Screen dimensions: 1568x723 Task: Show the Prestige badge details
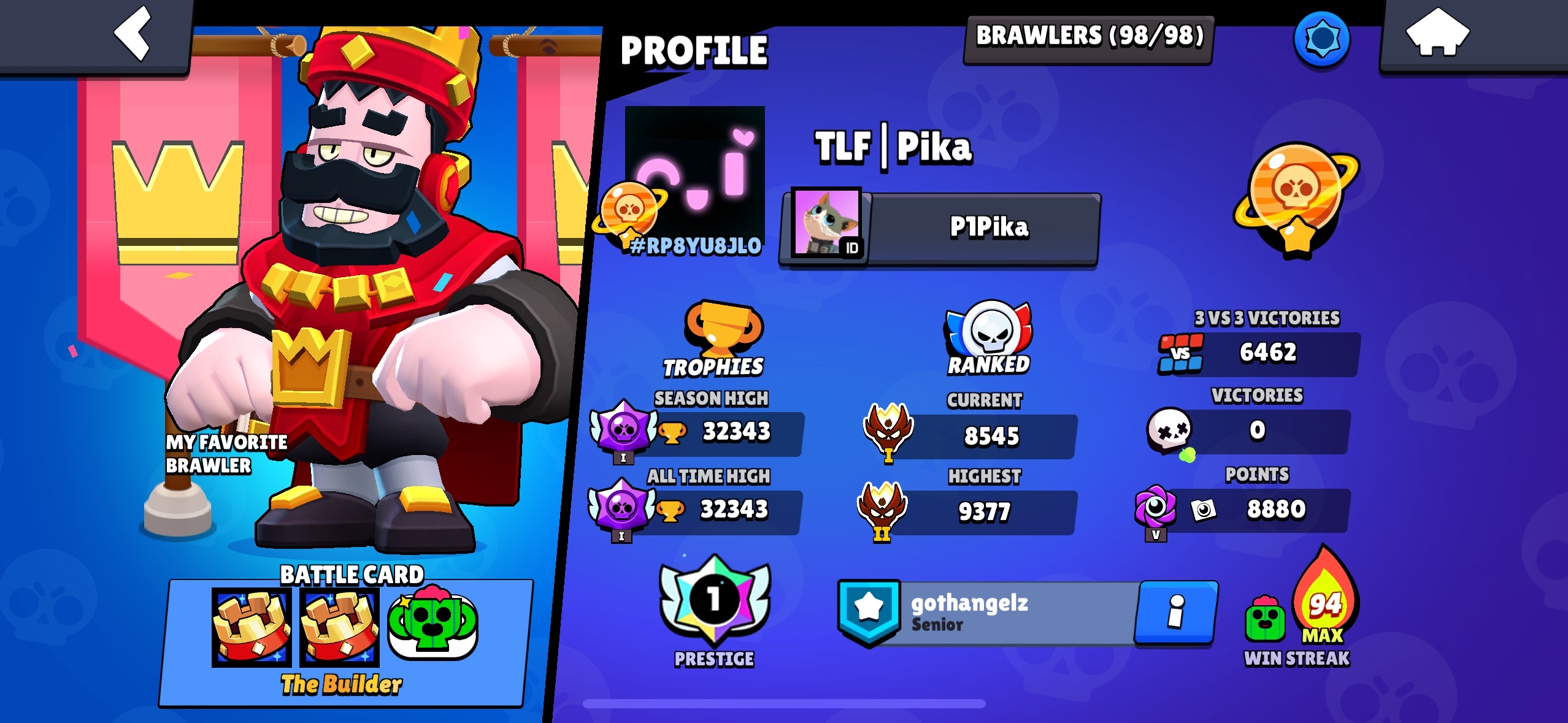714,601
